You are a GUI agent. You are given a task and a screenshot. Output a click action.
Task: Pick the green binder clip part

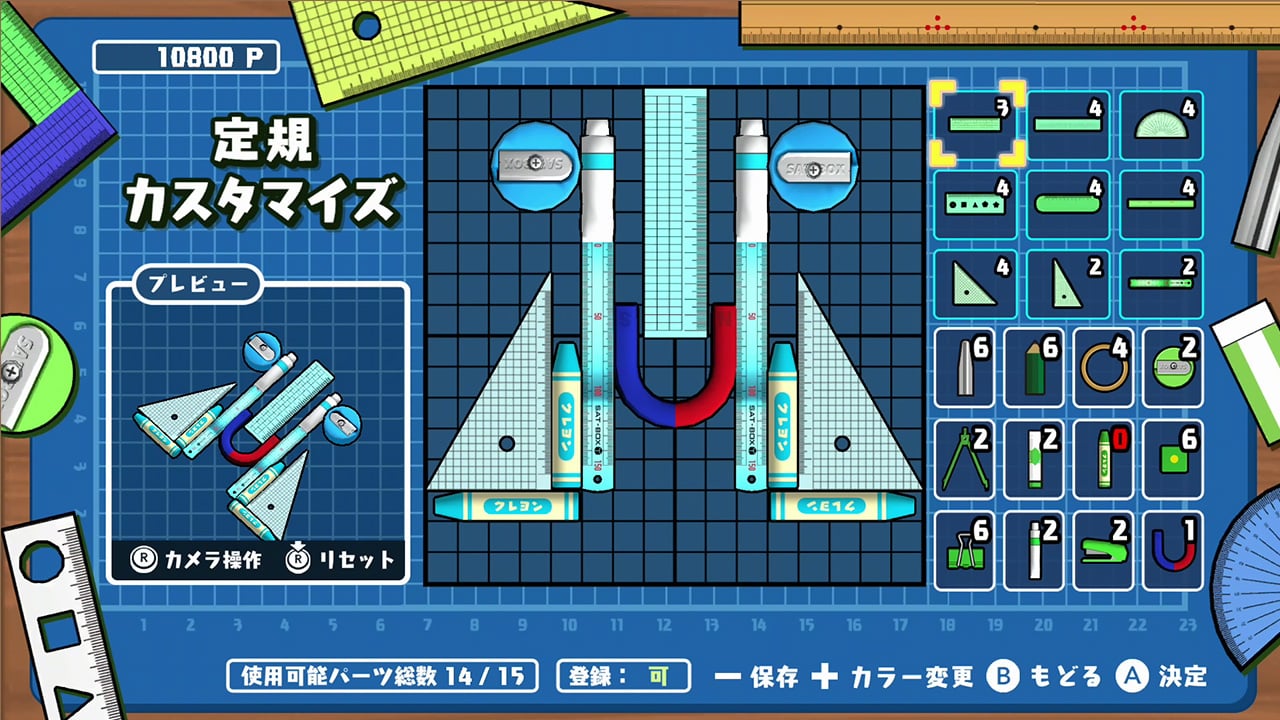pos(964,551)
